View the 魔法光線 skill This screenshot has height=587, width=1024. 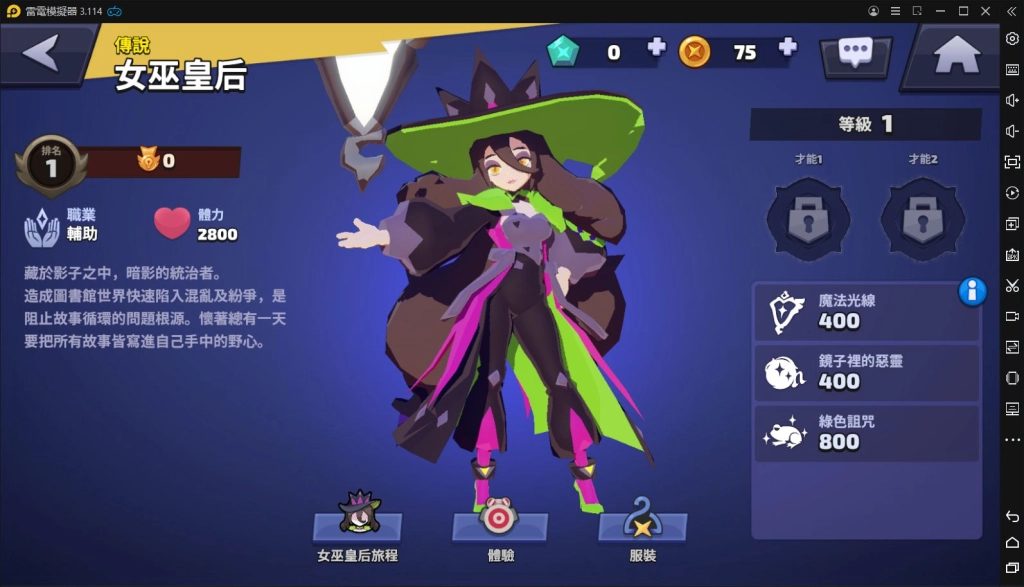[866, 311]
